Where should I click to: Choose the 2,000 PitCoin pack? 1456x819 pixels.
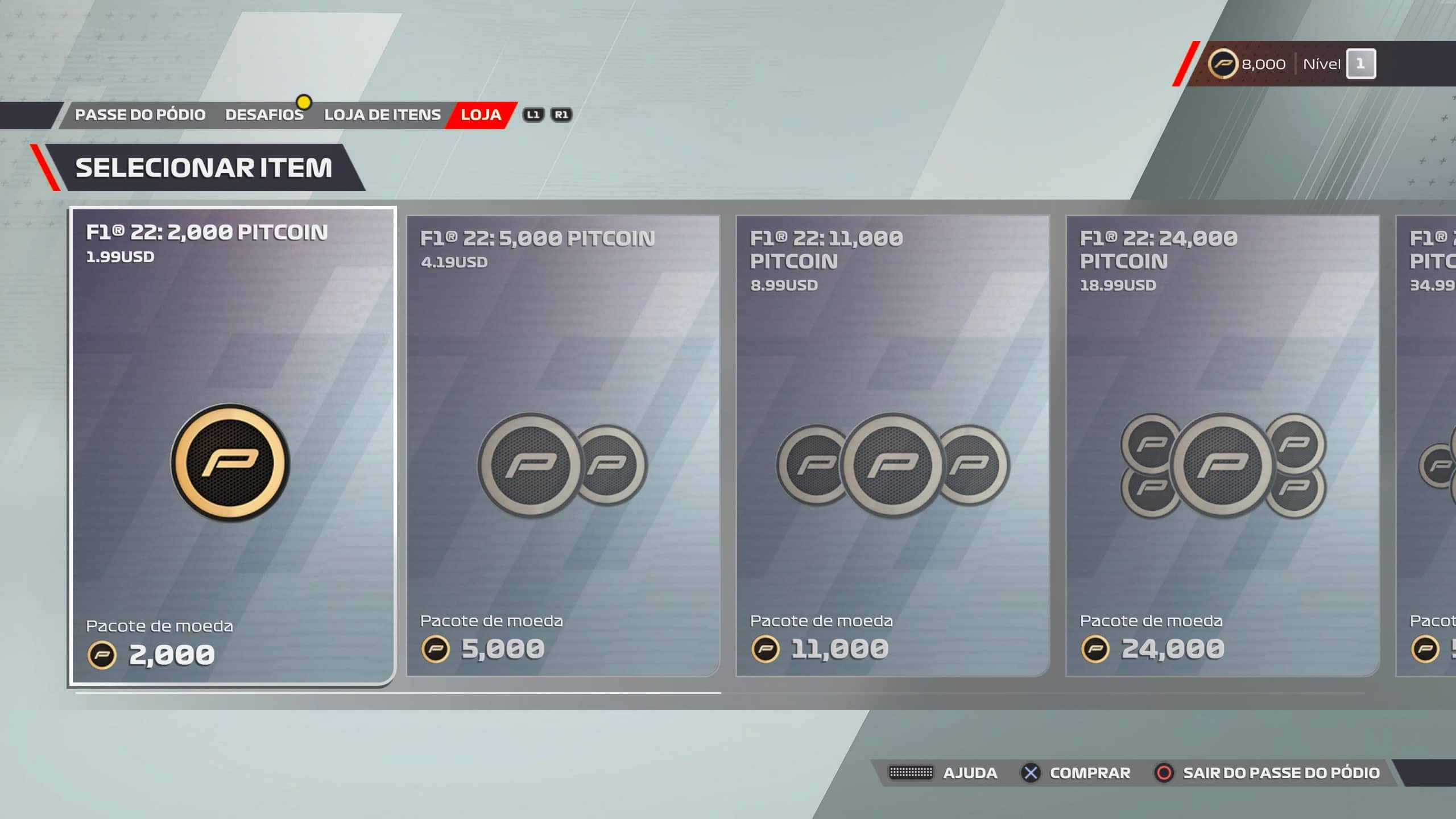coord(232,446)
